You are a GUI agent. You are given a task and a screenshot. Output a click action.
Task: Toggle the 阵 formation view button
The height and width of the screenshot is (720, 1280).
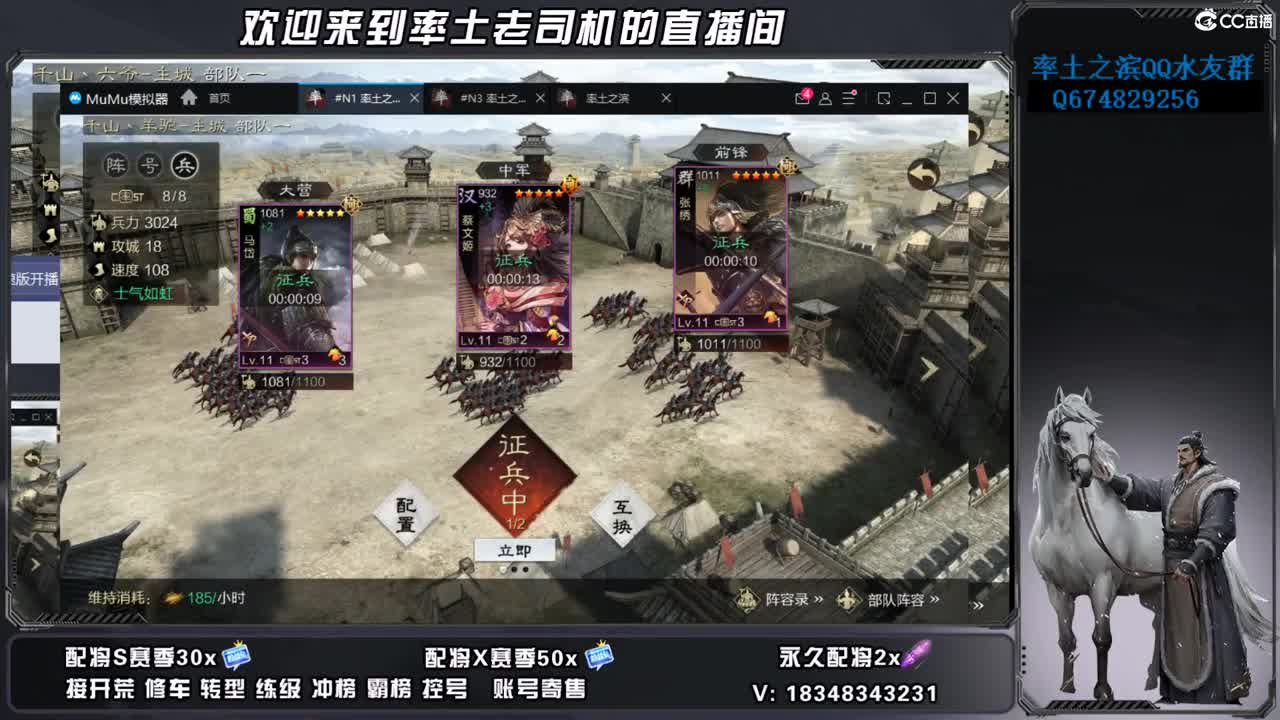point(116,165)
